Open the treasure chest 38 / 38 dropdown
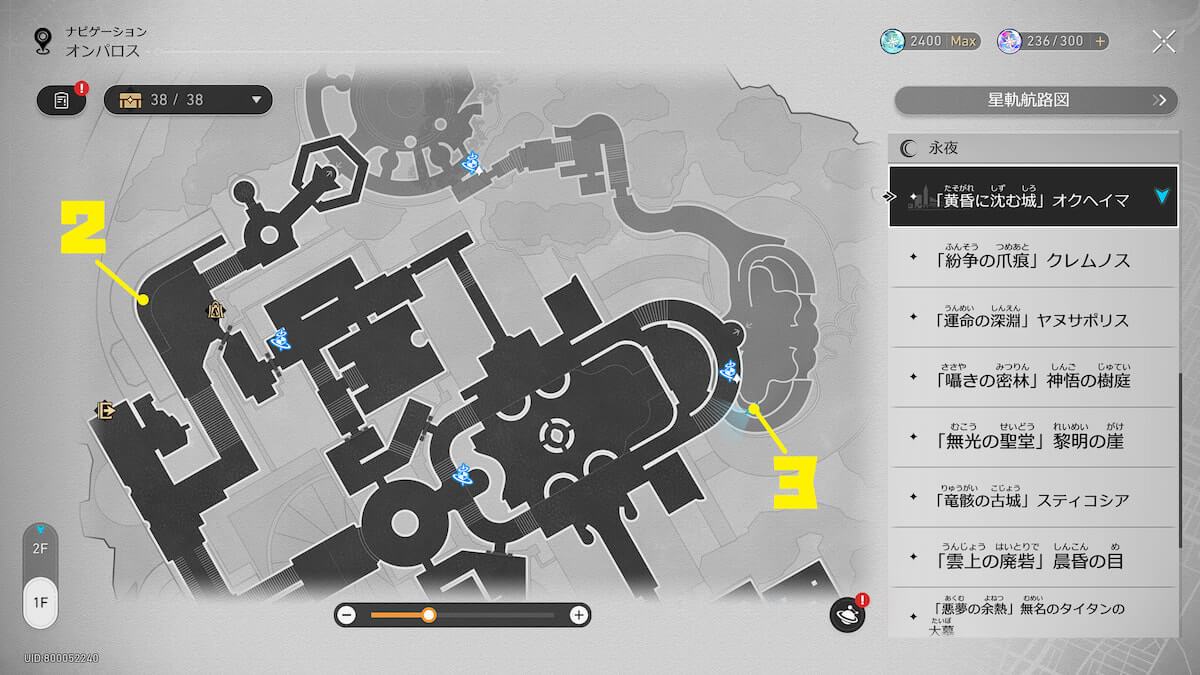The height and width of the screenshot is (675, 1200). pos(188,100)
